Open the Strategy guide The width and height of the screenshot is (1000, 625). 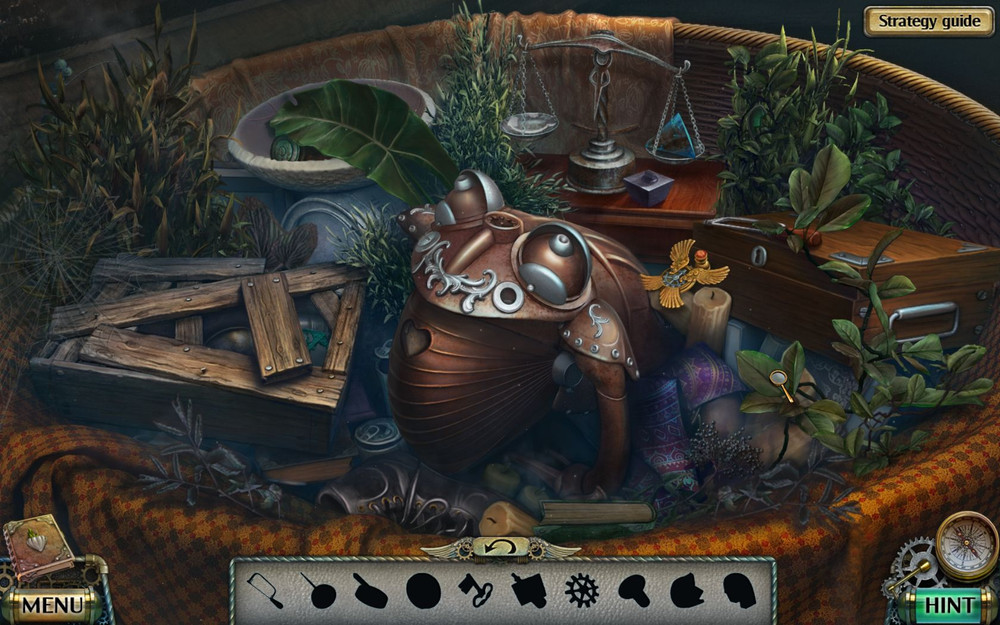[929, 21]
